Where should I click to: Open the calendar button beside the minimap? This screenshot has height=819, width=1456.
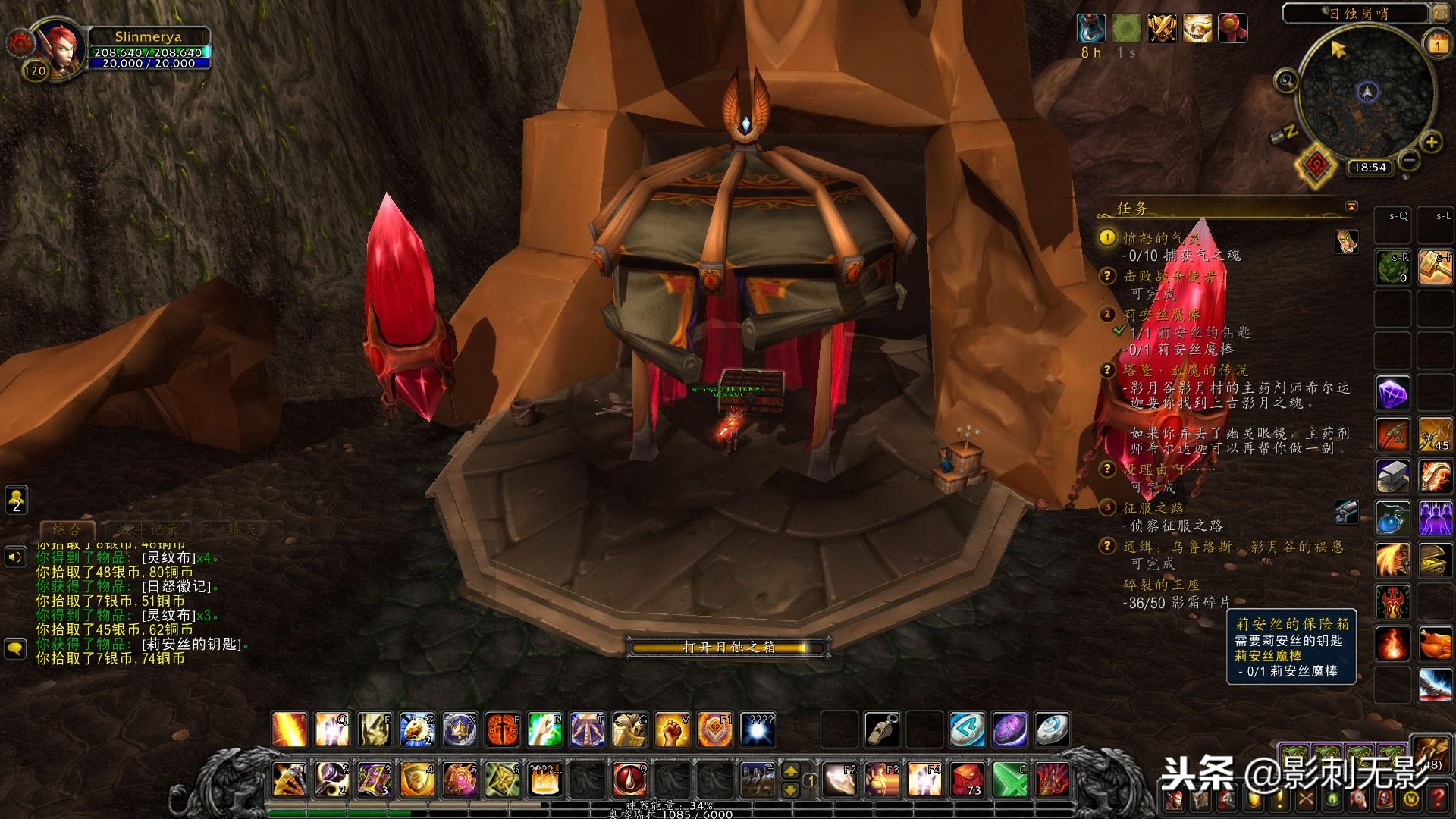1438,44
